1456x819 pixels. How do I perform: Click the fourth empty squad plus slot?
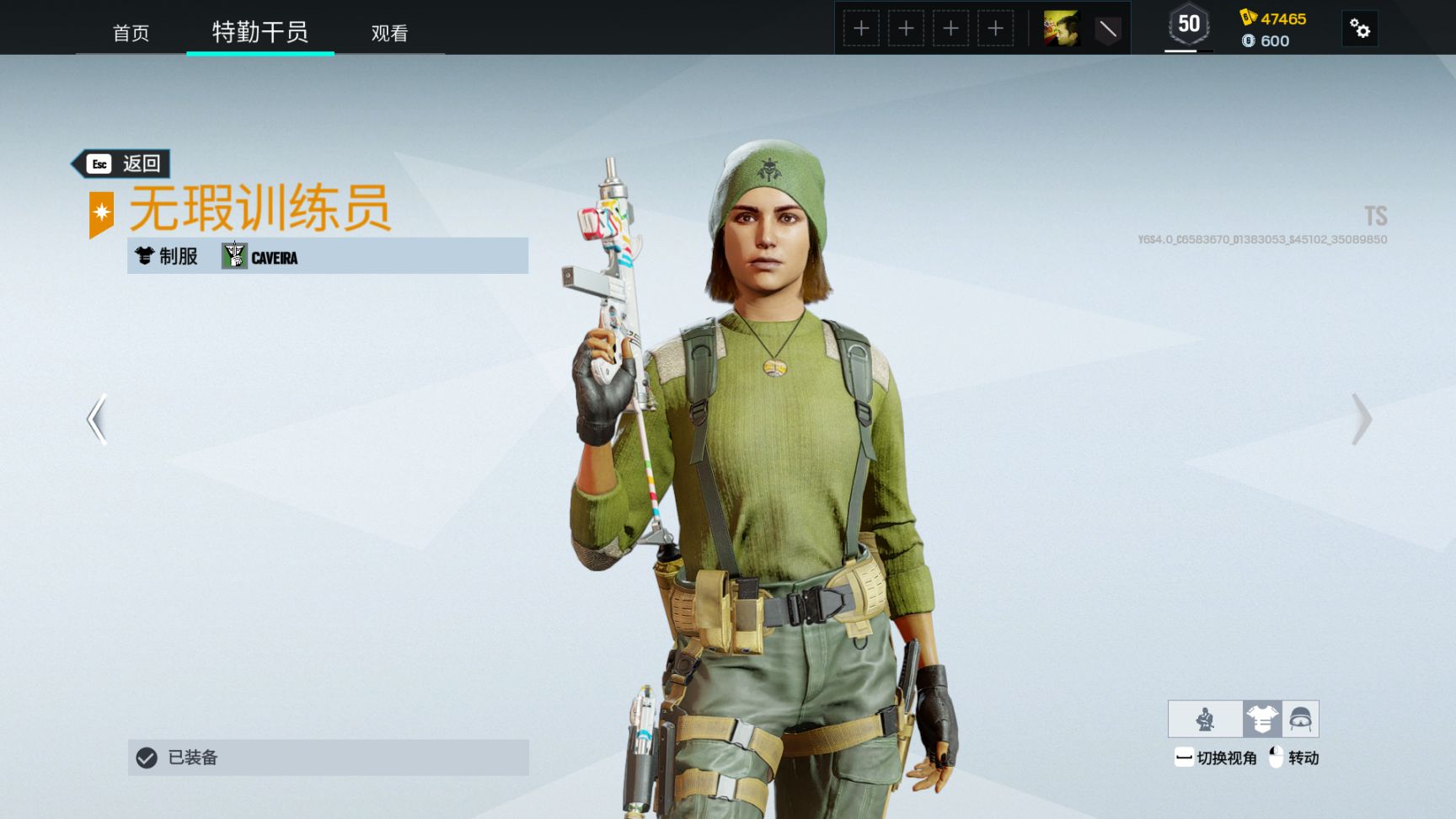996,28
